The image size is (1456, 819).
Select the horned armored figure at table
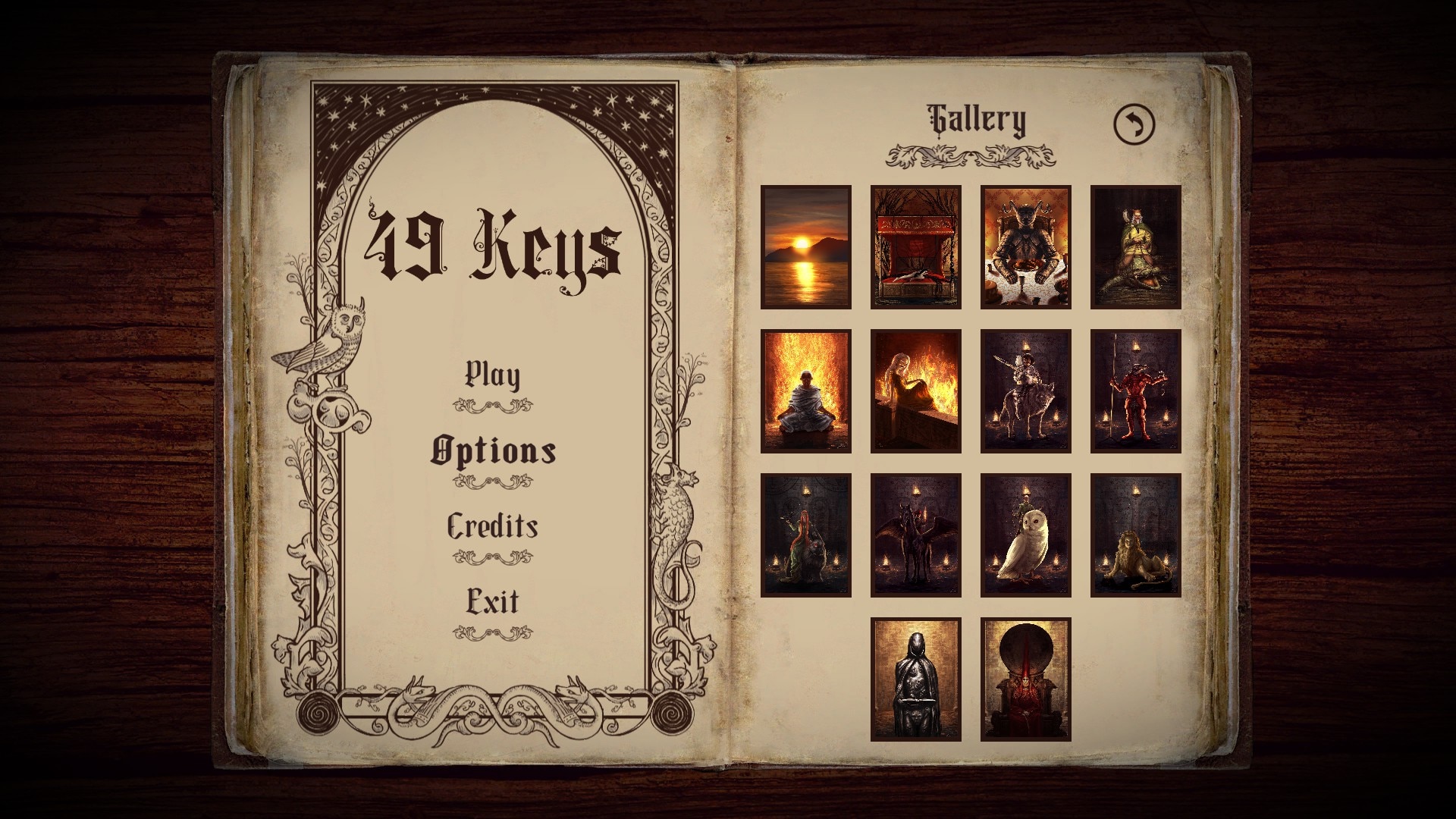(1026, 247)
